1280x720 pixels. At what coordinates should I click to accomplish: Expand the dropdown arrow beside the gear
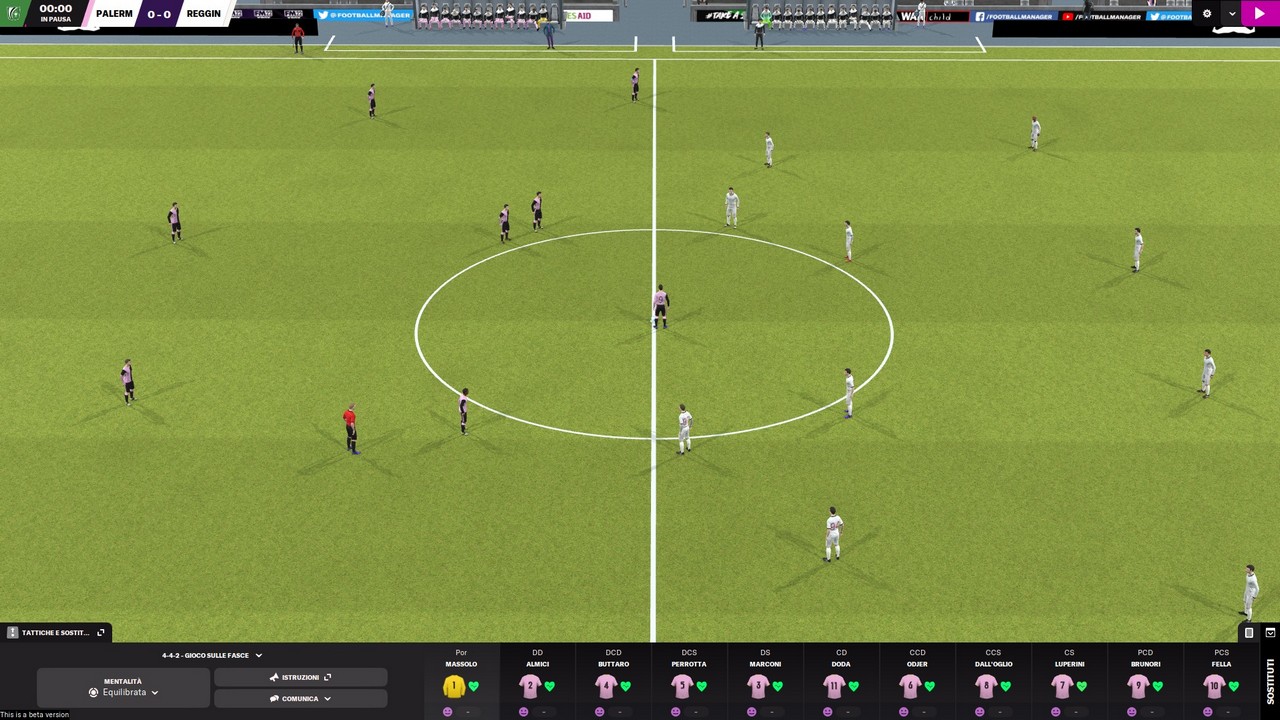(x=1232, y=14)
